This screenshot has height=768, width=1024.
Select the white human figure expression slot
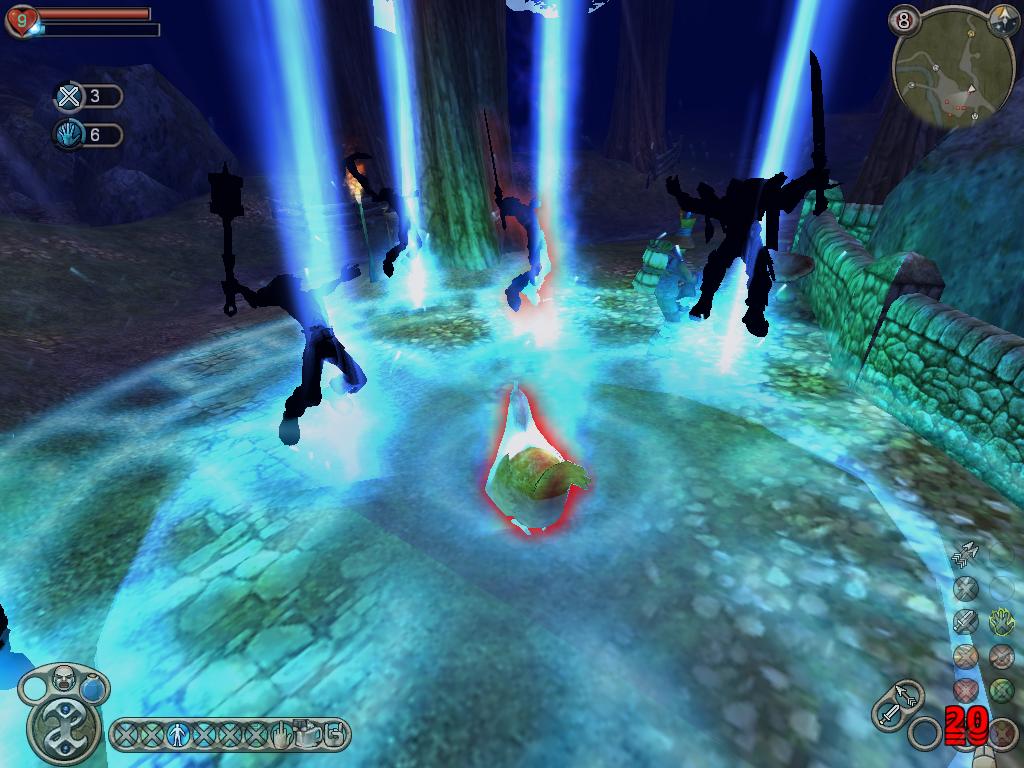tap(177, 735)
